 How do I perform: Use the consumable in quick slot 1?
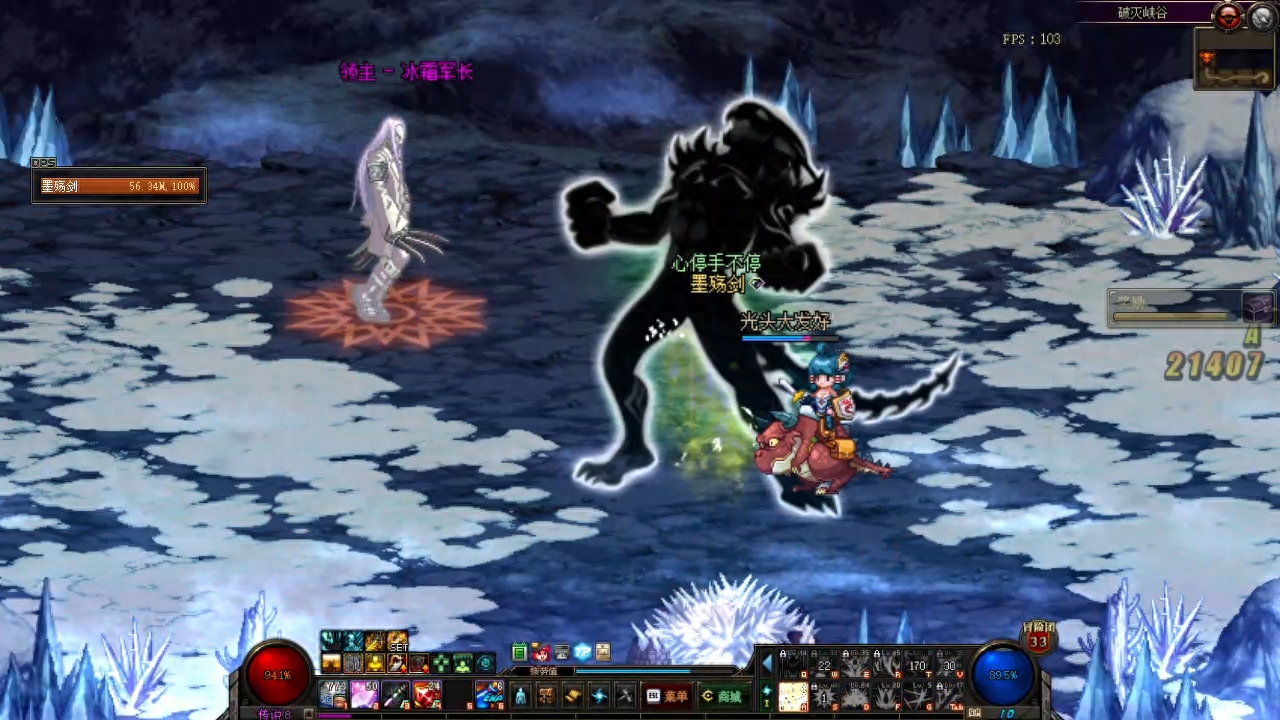click(x=333, y=692)
